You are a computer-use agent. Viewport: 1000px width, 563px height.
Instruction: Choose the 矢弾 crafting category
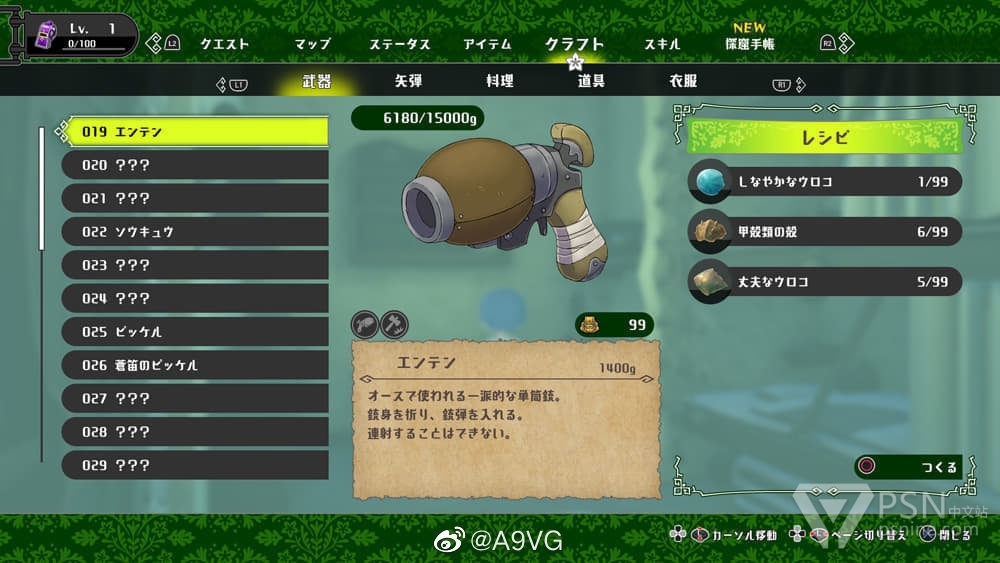pos(408,81)
